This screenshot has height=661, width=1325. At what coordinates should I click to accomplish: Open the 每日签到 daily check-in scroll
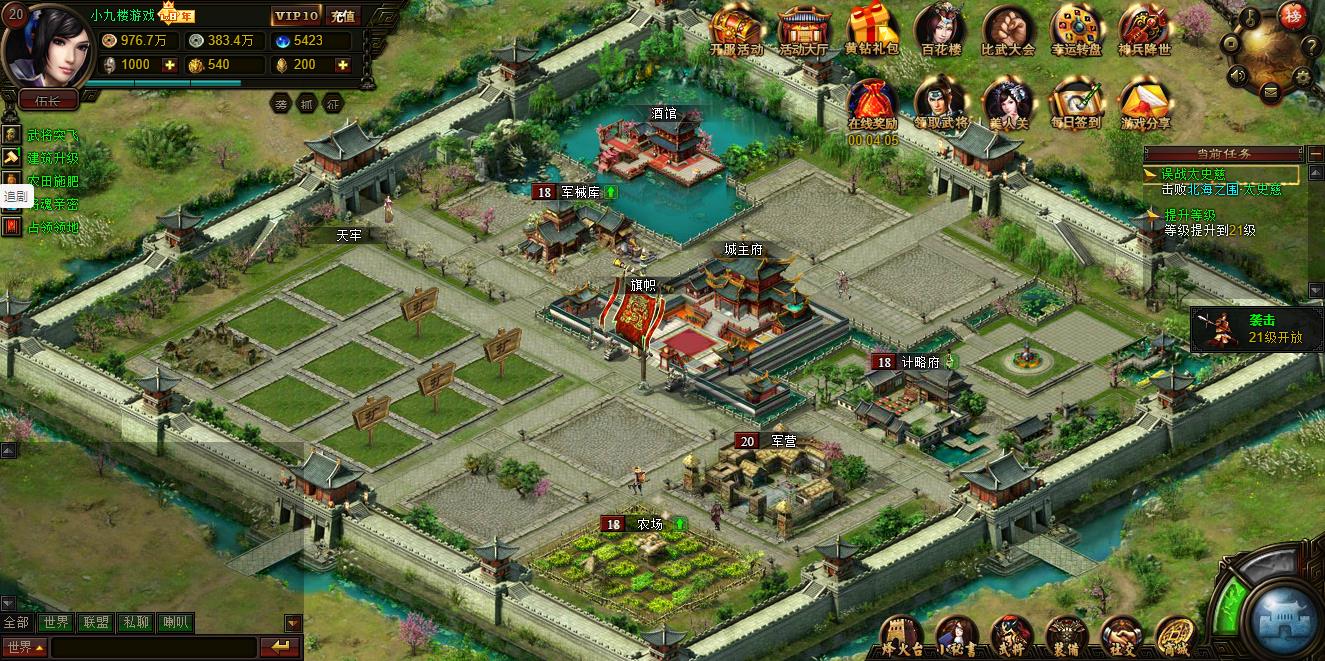point(1076,102)
